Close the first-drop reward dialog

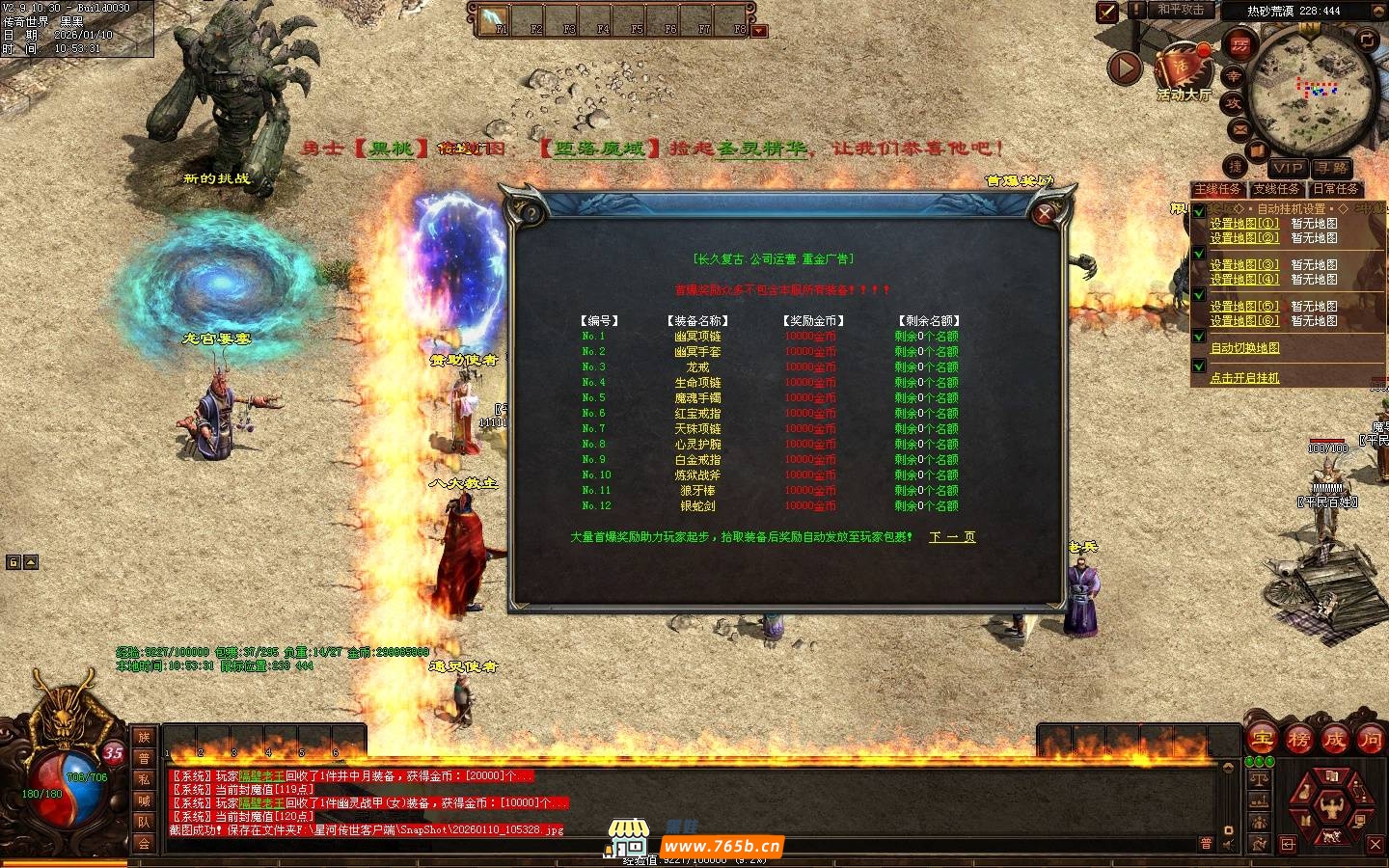(1044, 213)
